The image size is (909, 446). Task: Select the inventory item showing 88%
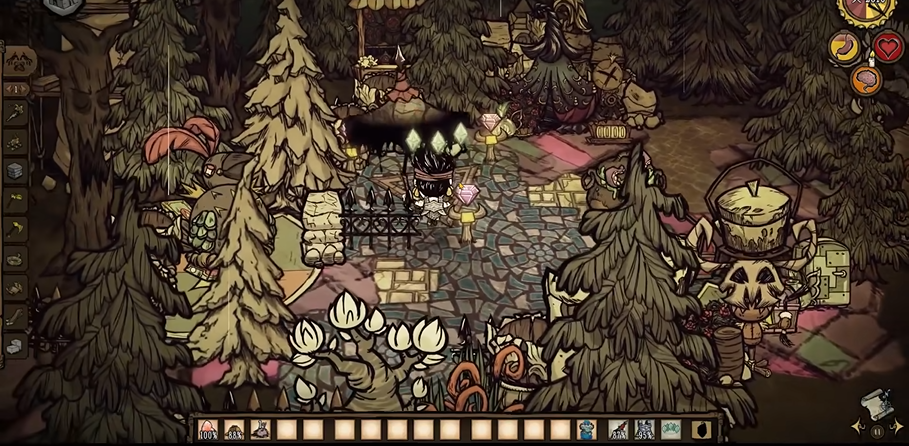[x=234, y=430]
